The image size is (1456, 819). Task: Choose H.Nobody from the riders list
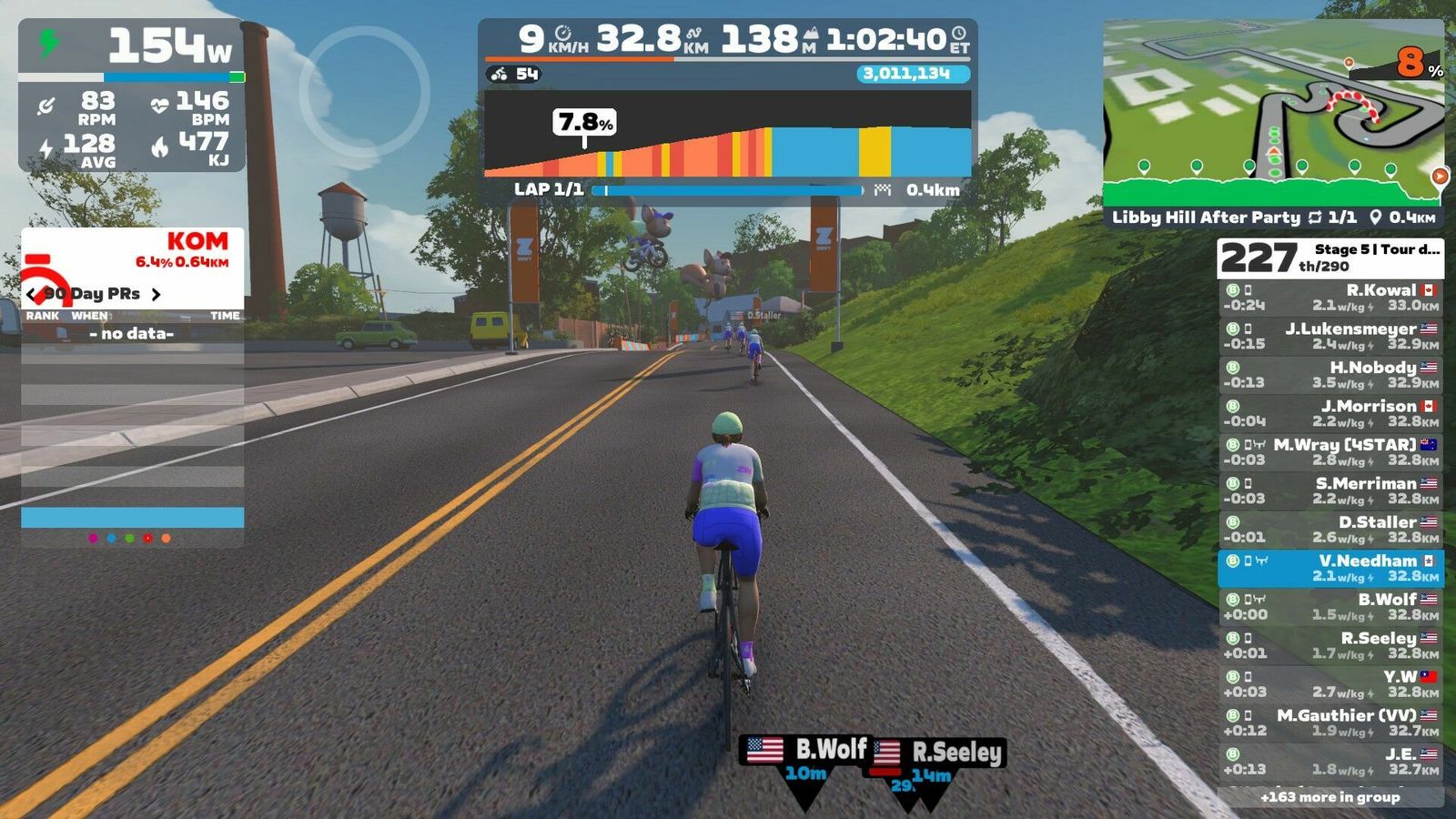(1330, 374)
